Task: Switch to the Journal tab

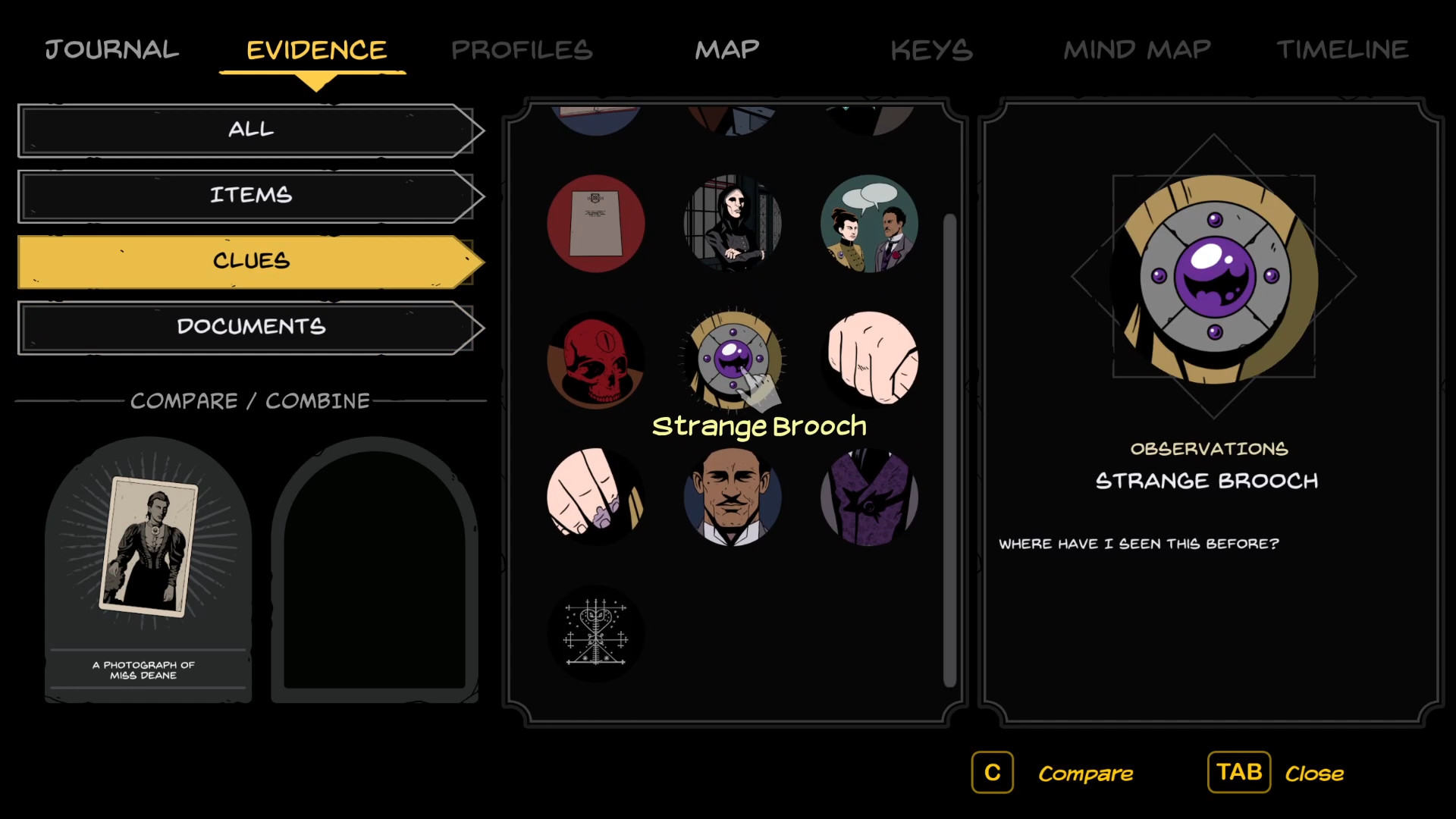Action: 112,50
